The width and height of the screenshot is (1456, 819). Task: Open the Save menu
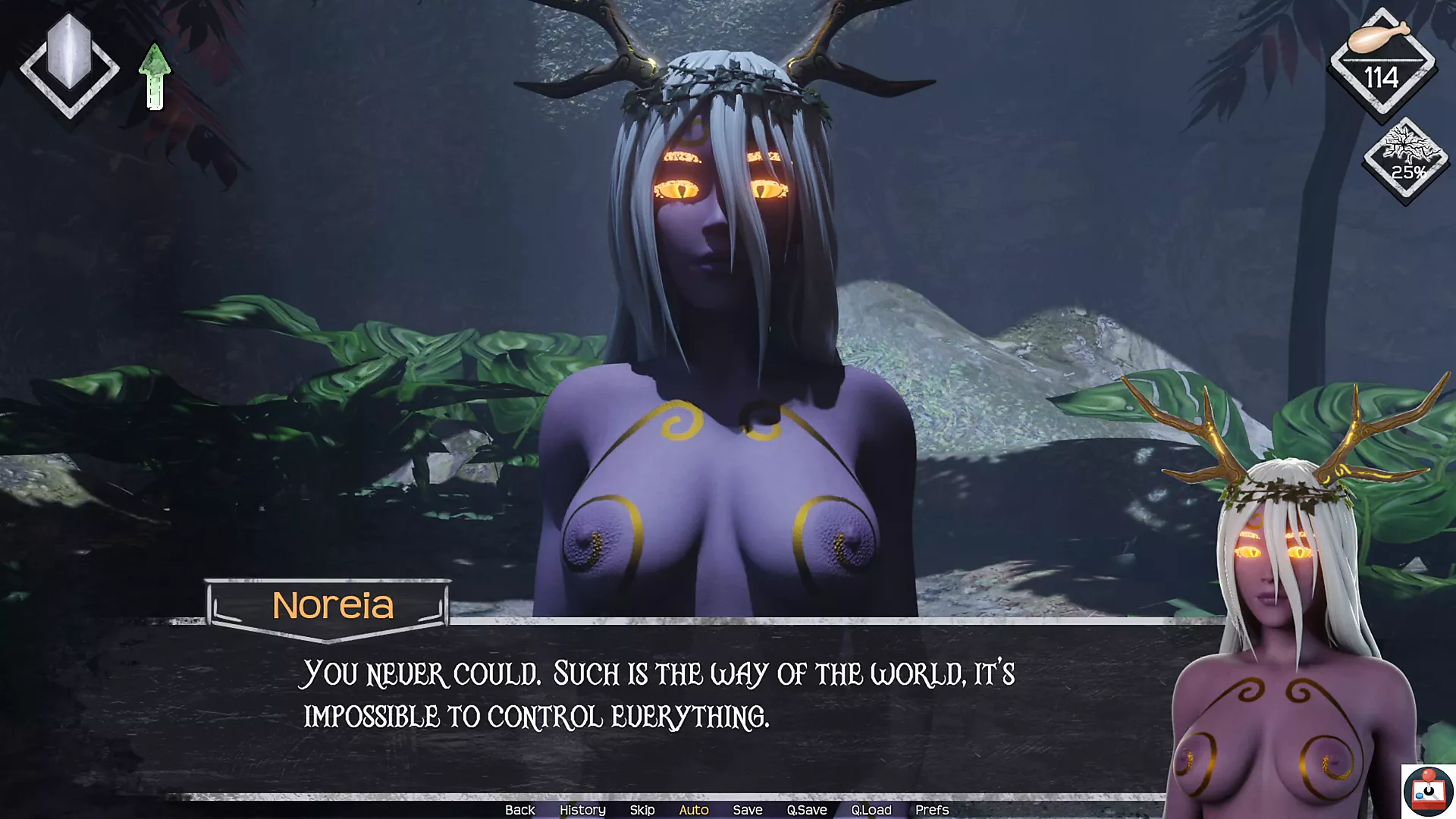coord(747,810)
